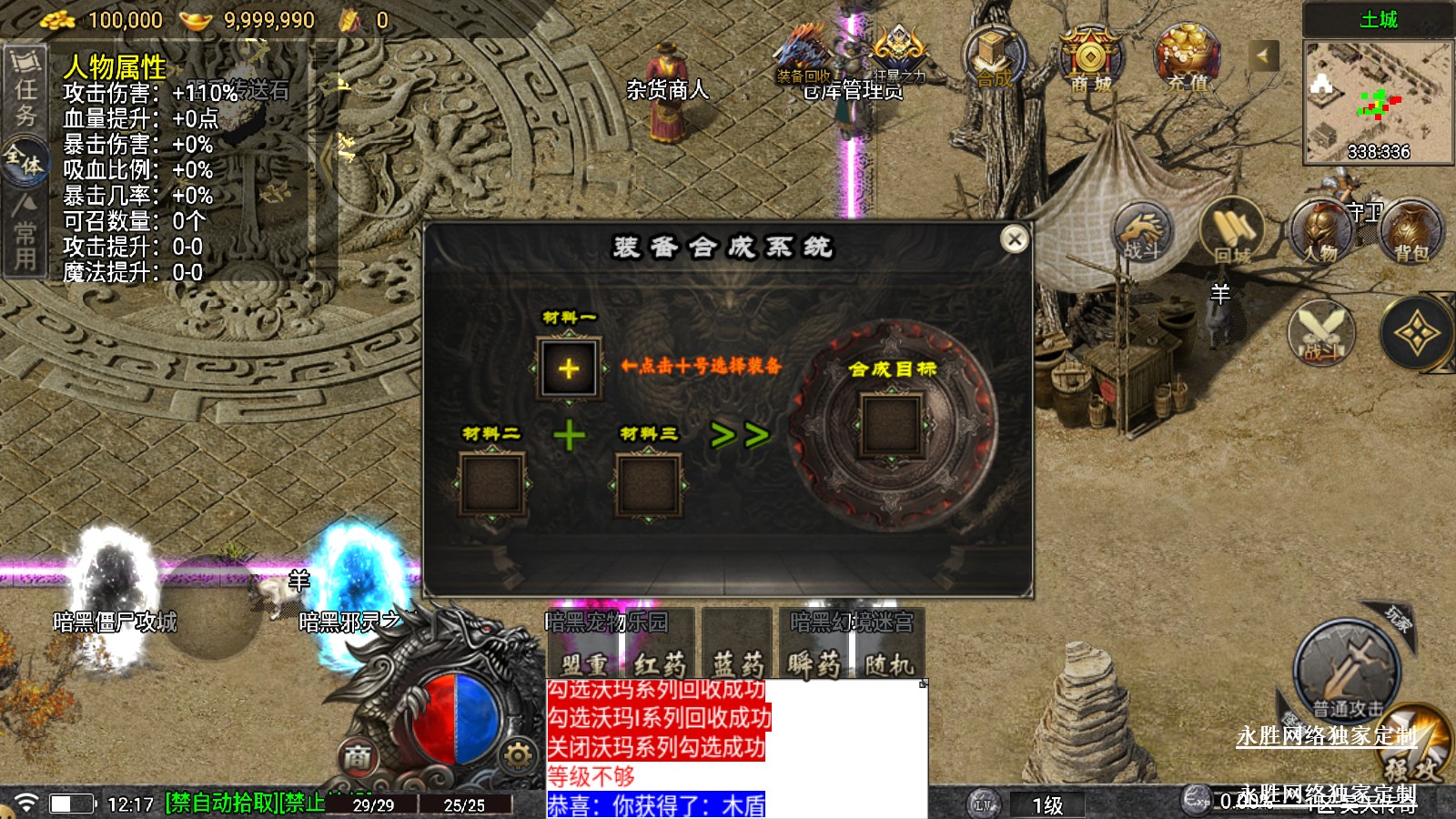Click the plus slot for material one
Image resolution: width=1456 pixels, height=819 pixels.
(x=569, y=369)
